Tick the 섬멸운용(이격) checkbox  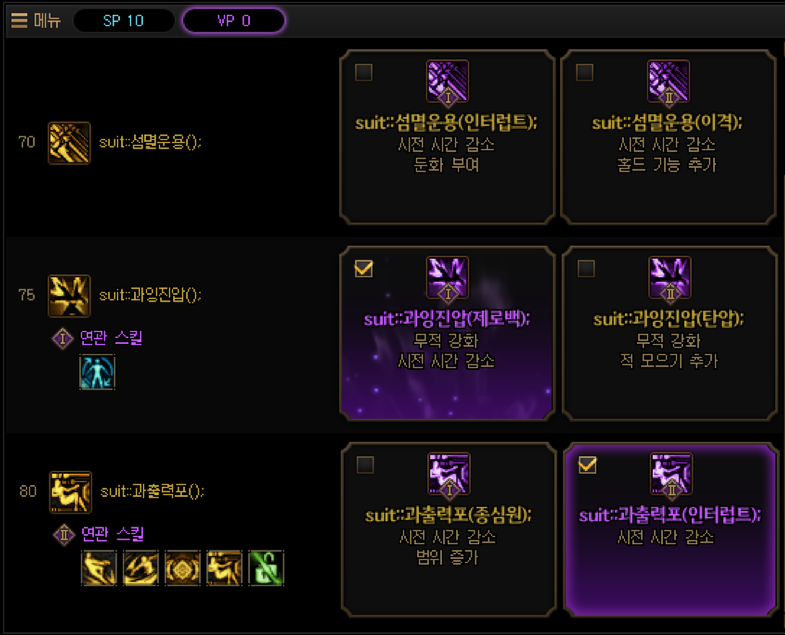(586, 72)
